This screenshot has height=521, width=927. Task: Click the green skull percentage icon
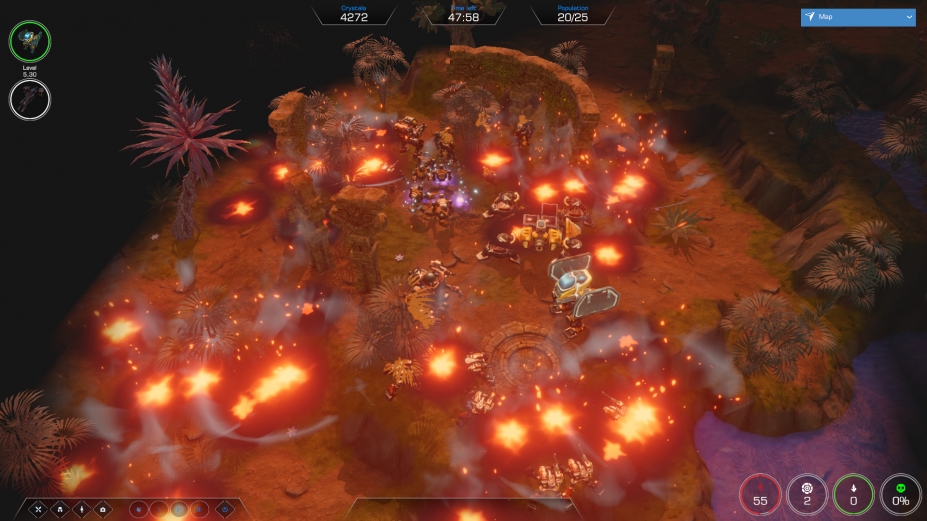(x=900, y=494)
